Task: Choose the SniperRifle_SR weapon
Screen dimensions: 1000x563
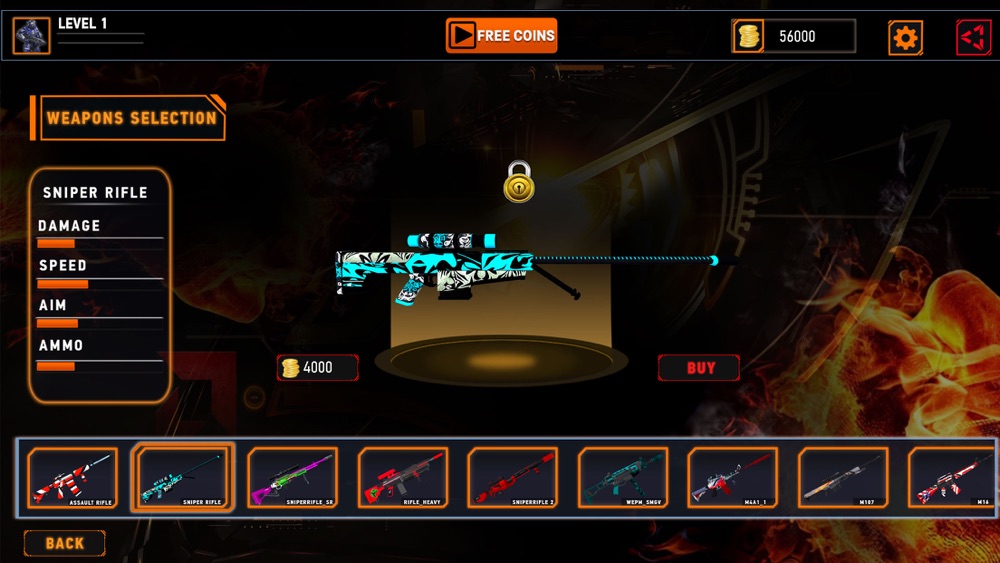Action: (x=293, y=478)
